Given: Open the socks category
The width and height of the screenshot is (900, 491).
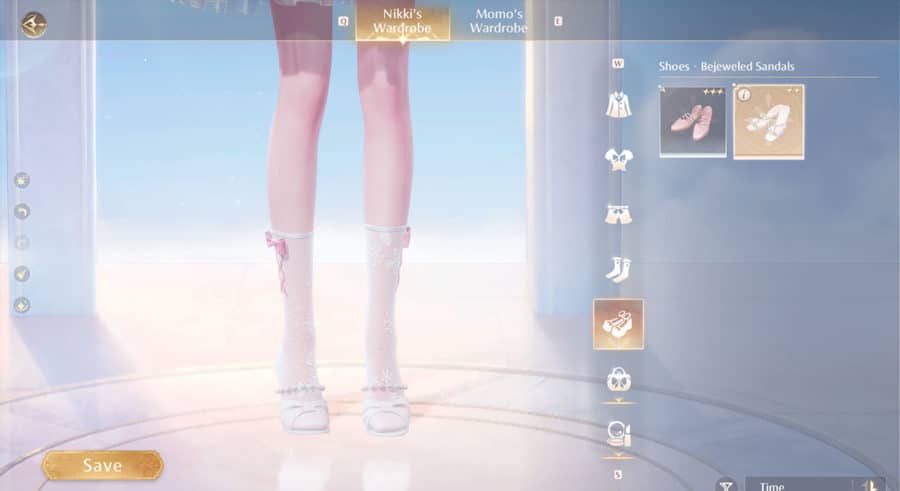Looking at the screenshot, I should pos(618,268).
